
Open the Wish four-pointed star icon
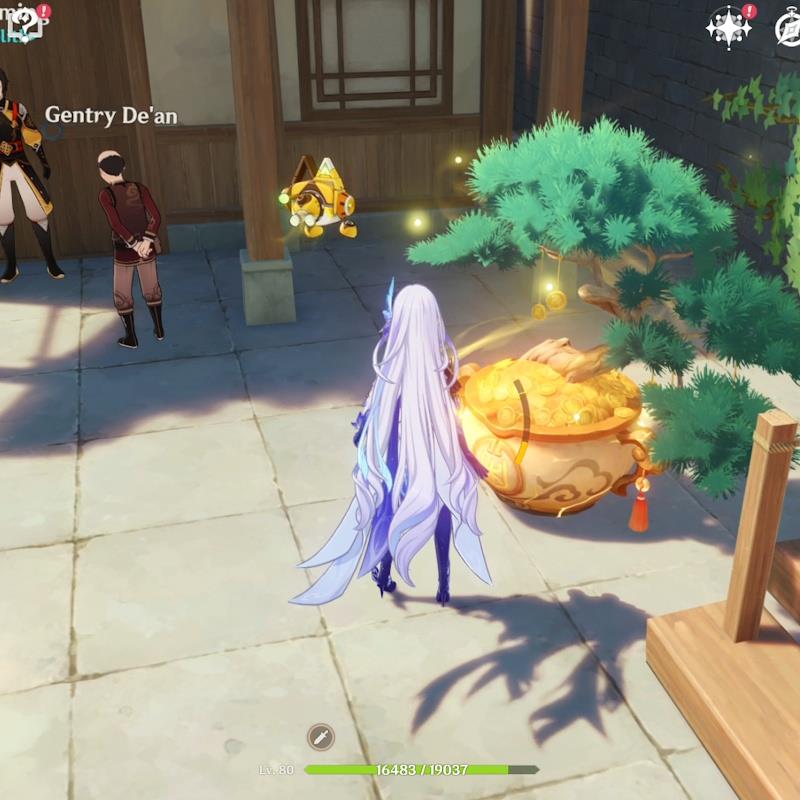pyautogui.click(x=728, y=26)
